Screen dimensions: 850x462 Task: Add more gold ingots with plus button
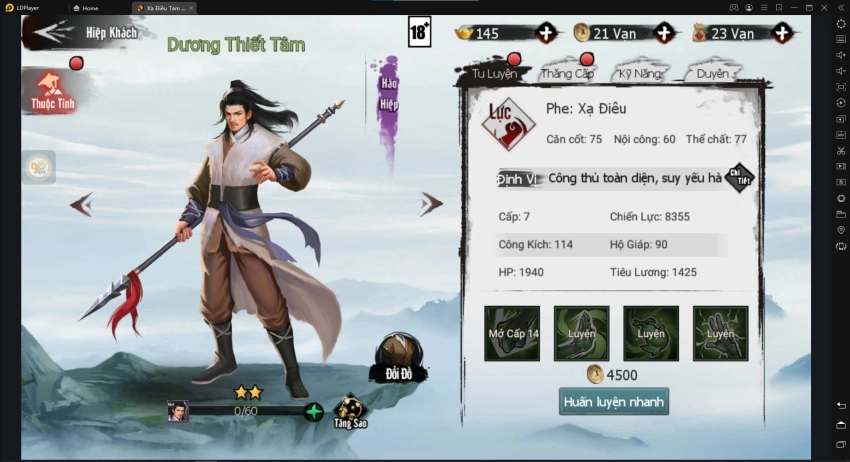[546, 33]
